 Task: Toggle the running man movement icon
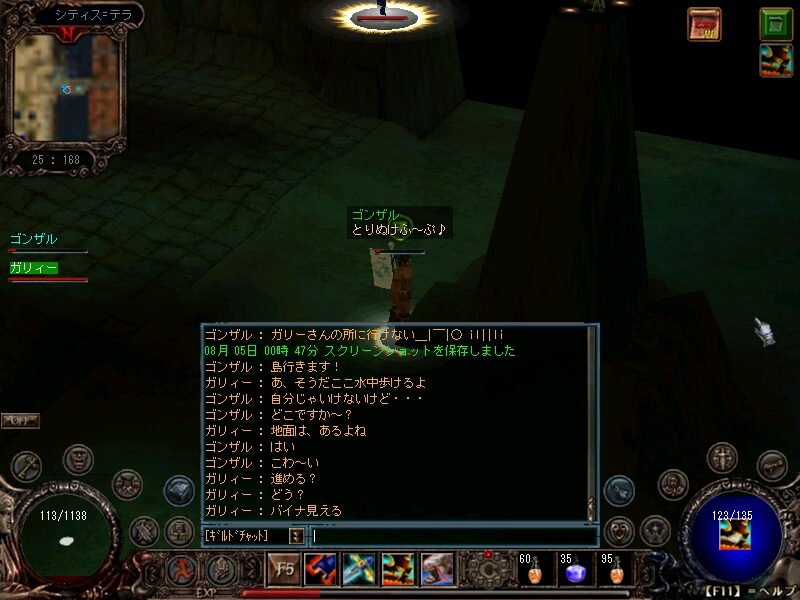tap(183, 571)
